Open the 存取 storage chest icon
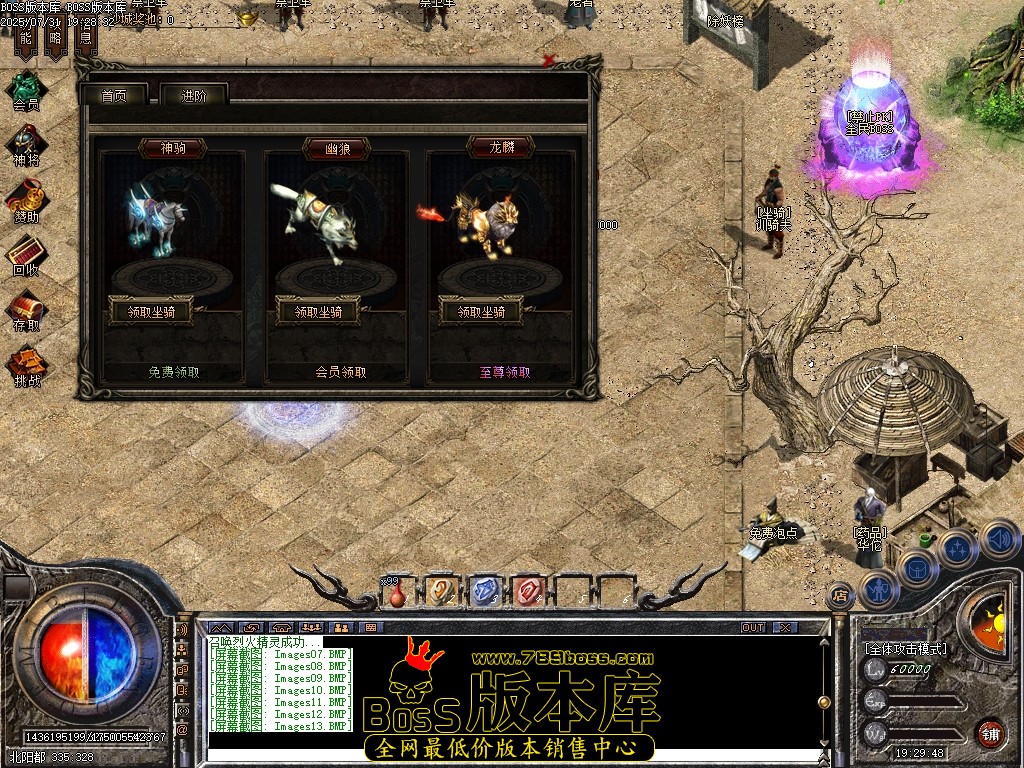The height and width of the screenshot is (768, 1024). point(26,309)
